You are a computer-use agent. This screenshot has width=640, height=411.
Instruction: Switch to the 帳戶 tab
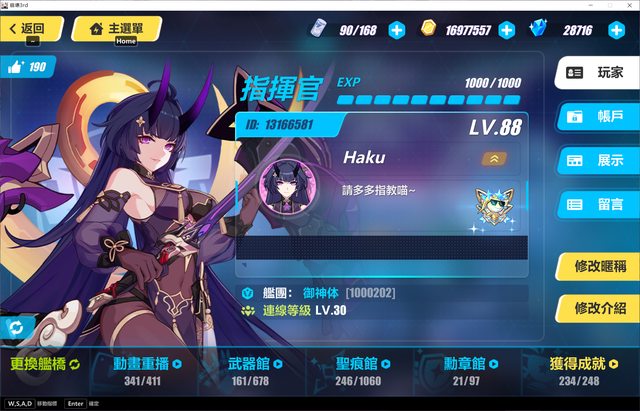596,116
